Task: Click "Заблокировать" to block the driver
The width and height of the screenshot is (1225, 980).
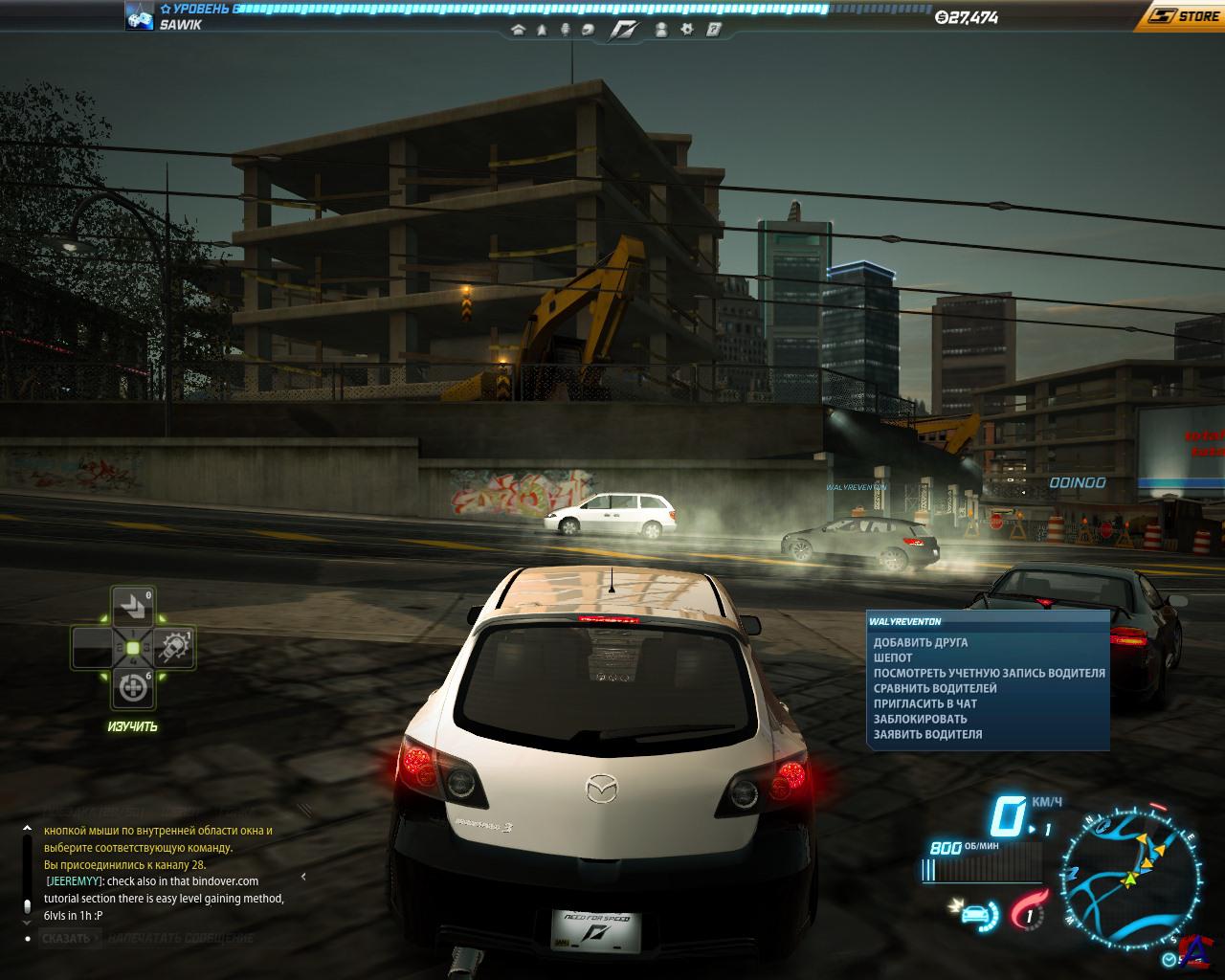Action: point(920,720)
